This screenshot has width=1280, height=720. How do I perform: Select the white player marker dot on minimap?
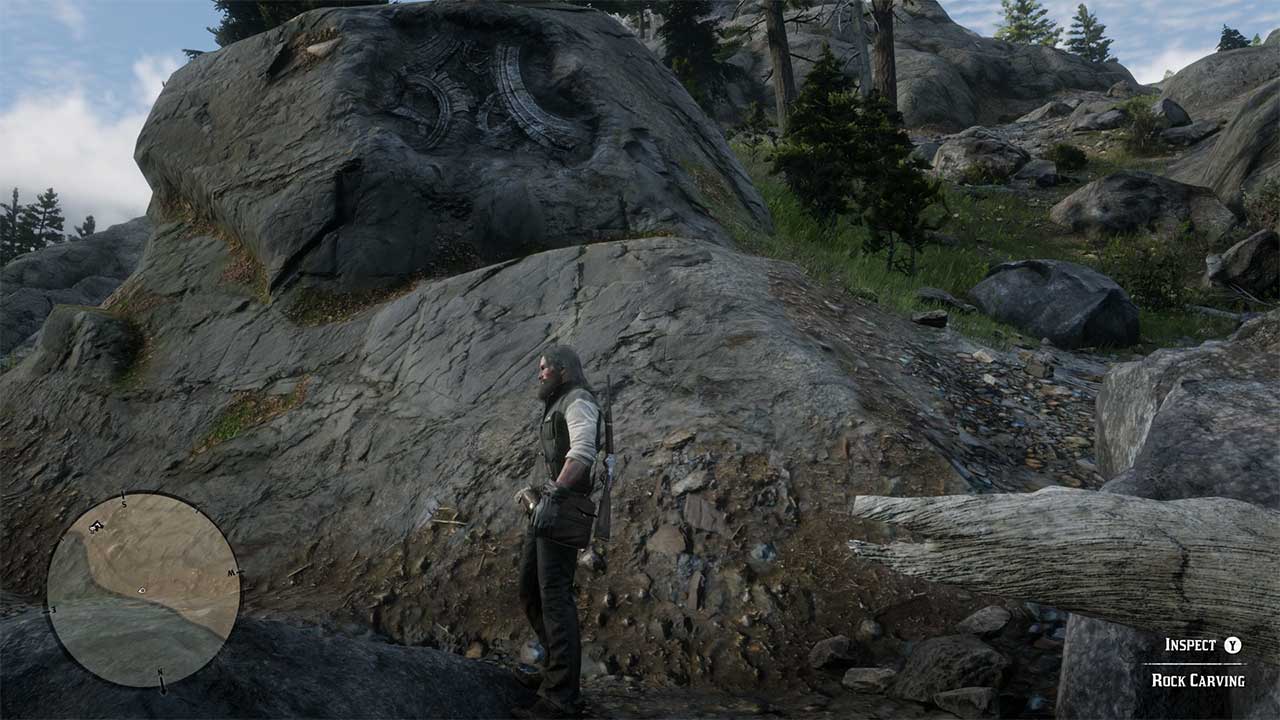coord(141,589)
